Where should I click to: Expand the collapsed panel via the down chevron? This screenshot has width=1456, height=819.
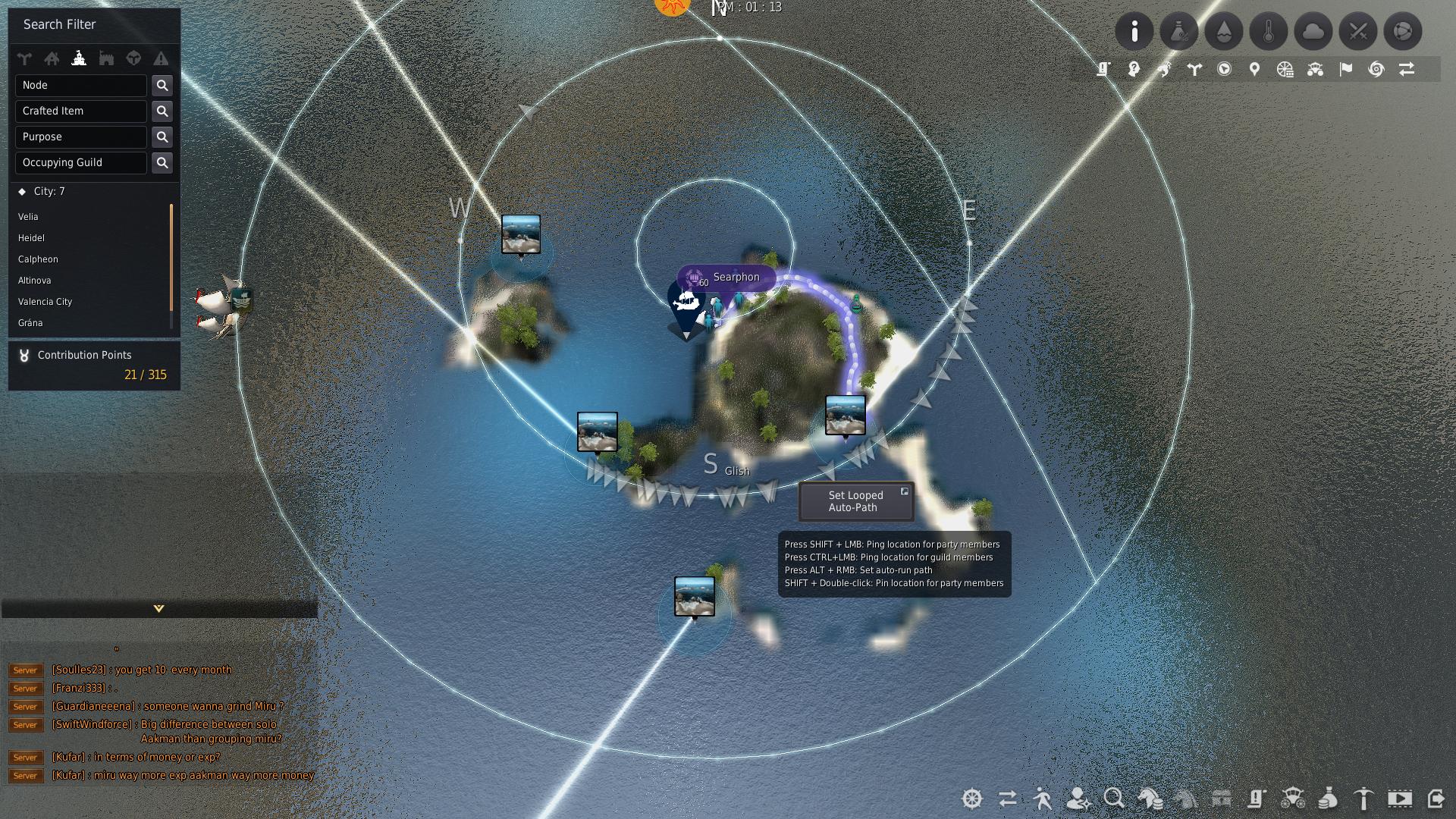tap(158, 607)
